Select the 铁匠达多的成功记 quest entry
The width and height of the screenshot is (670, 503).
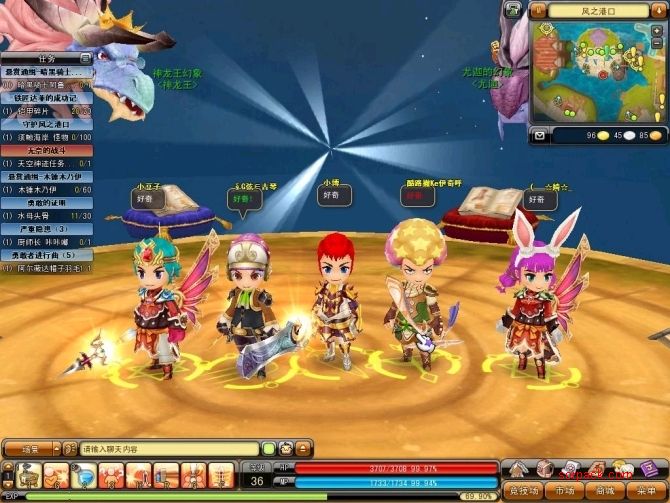tap(46, 98)
